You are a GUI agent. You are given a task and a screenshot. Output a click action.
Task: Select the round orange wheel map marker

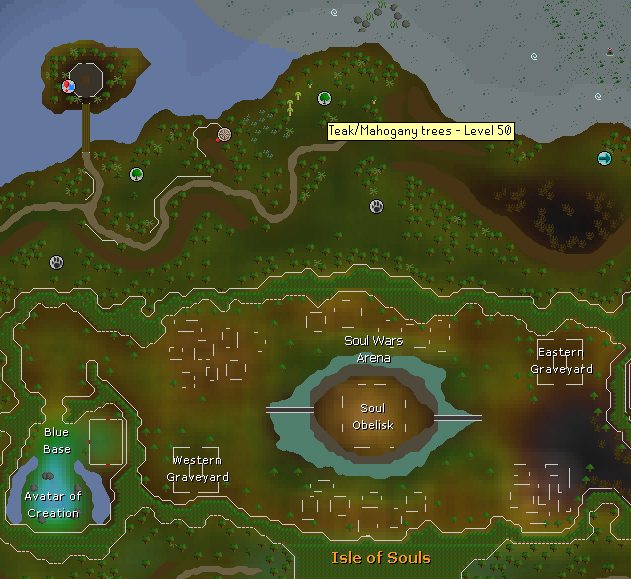[x=225, y=134]
